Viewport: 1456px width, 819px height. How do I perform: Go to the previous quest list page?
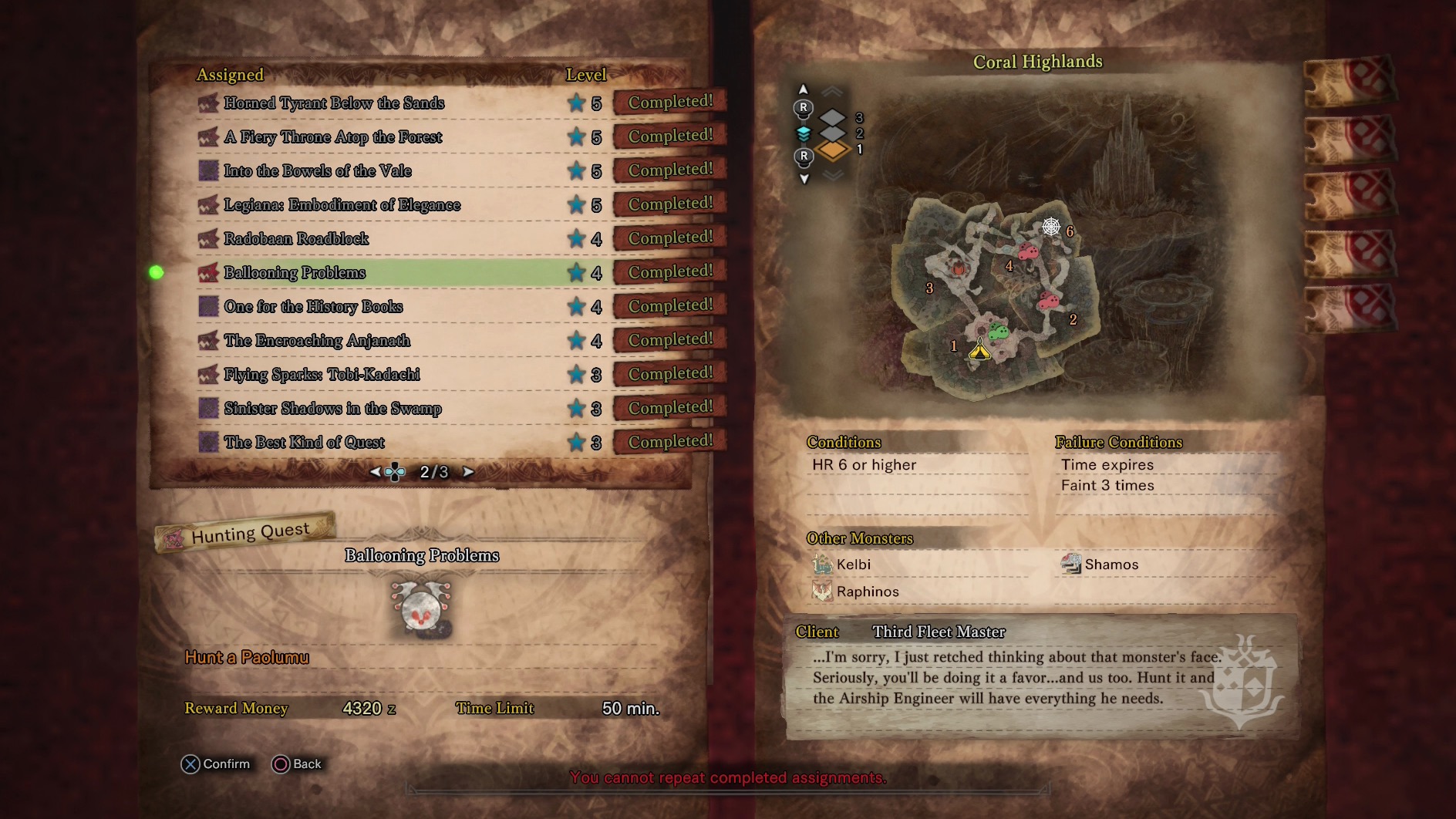click(375, 472)
